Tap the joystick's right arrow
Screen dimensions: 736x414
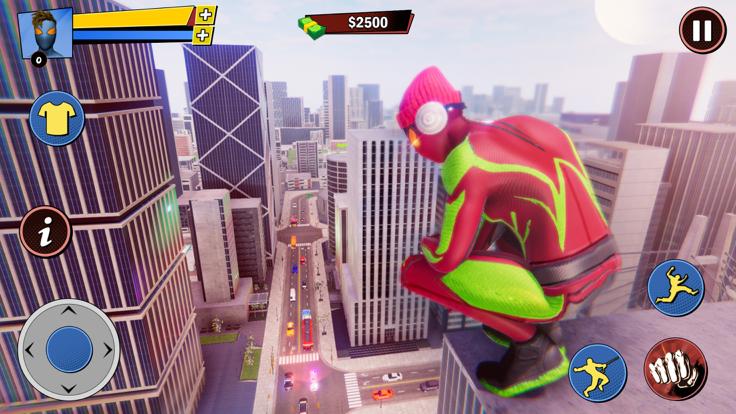108,350
